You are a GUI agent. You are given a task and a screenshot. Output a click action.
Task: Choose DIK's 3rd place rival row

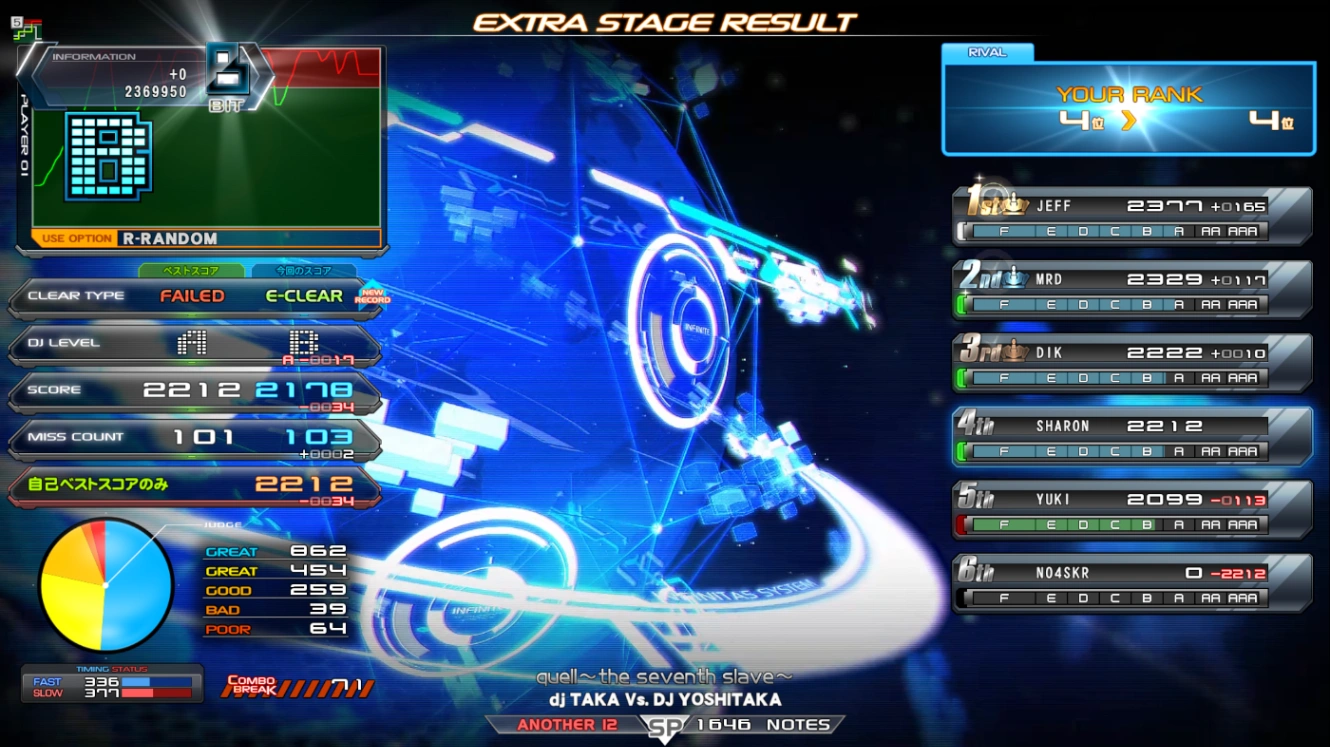coord(1132,363)
